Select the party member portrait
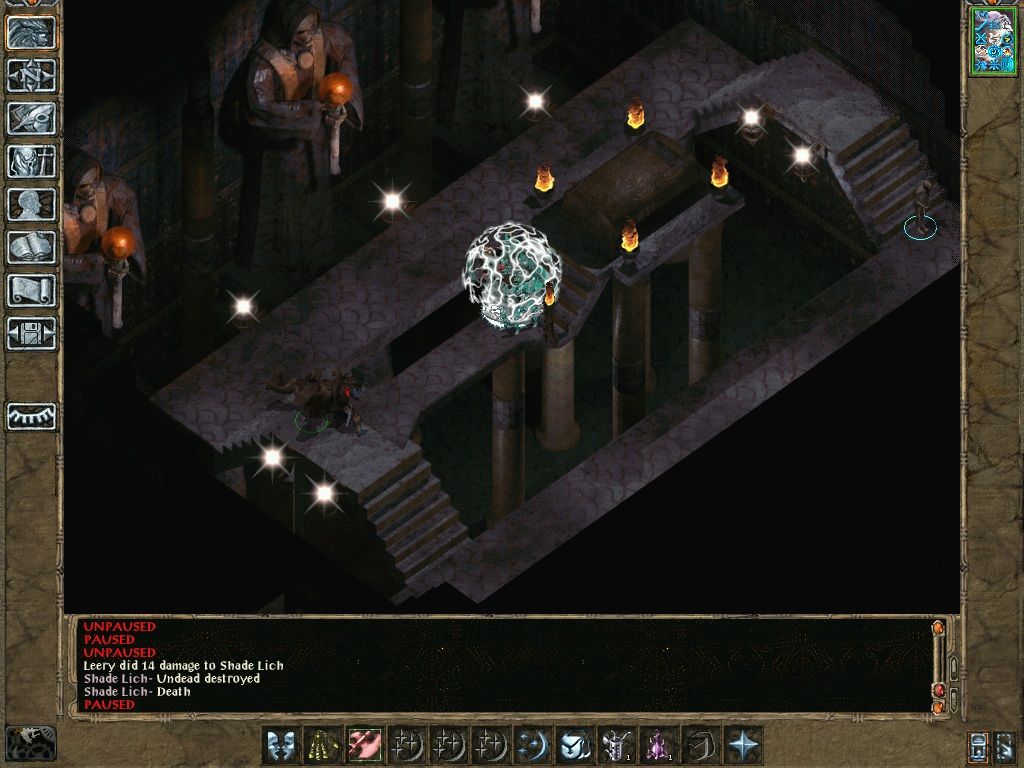Image resolution: width=1024 pixels, height=768 pixels. (992, 43)
